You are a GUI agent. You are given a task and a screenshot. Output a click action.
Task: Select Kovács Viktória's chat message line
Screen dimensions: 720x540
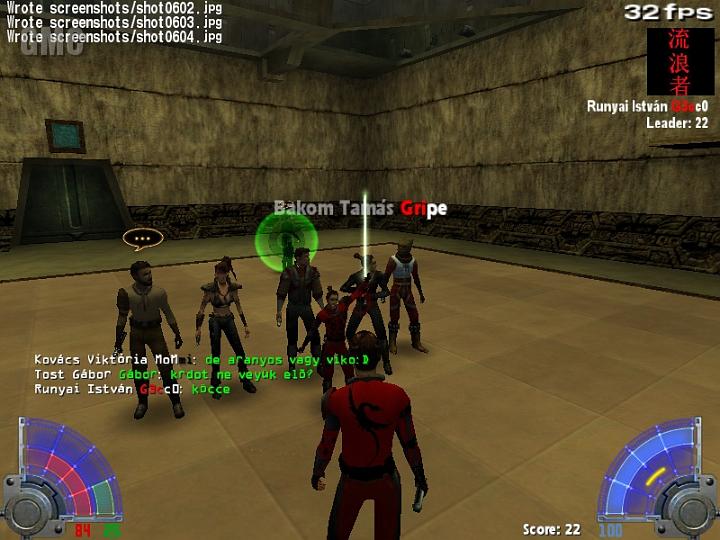[202, 359]
